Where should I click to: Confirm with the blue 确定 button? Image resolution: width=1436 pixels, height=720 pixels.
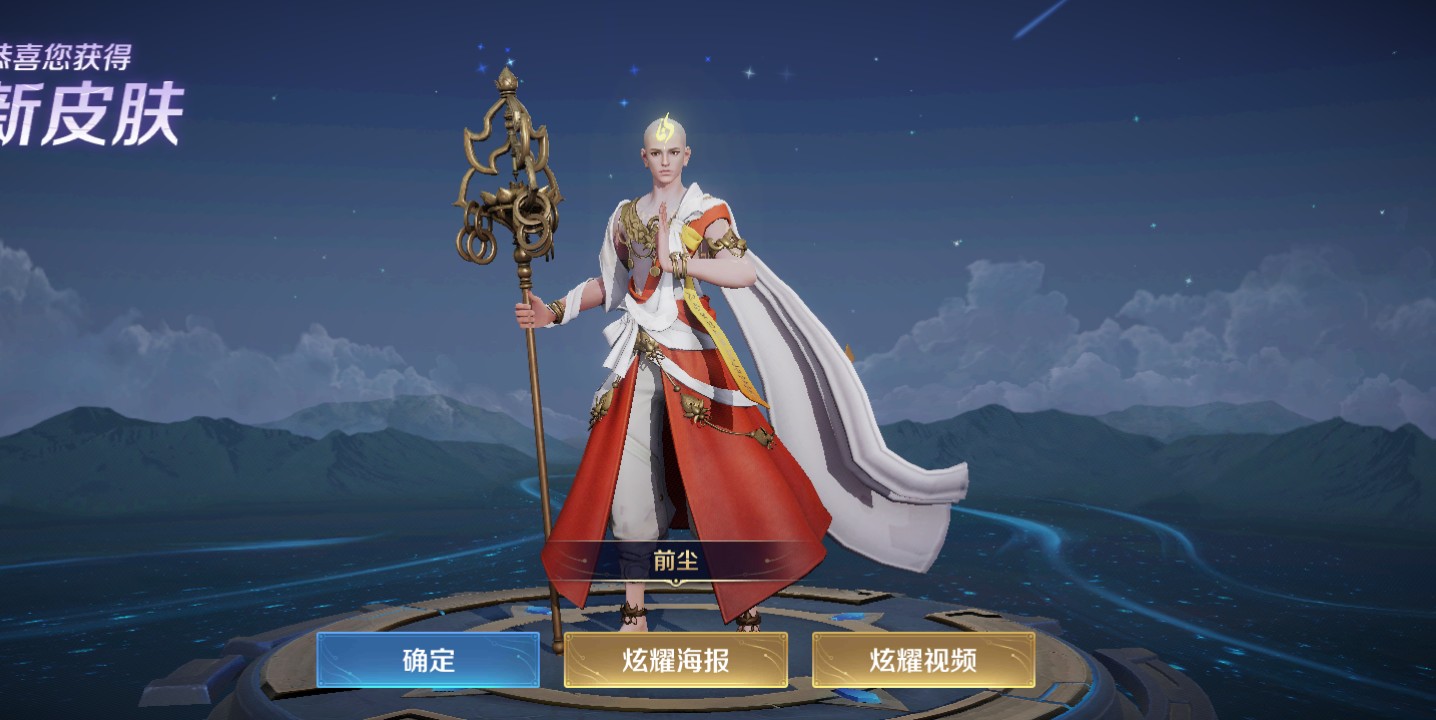coord(428,660)
